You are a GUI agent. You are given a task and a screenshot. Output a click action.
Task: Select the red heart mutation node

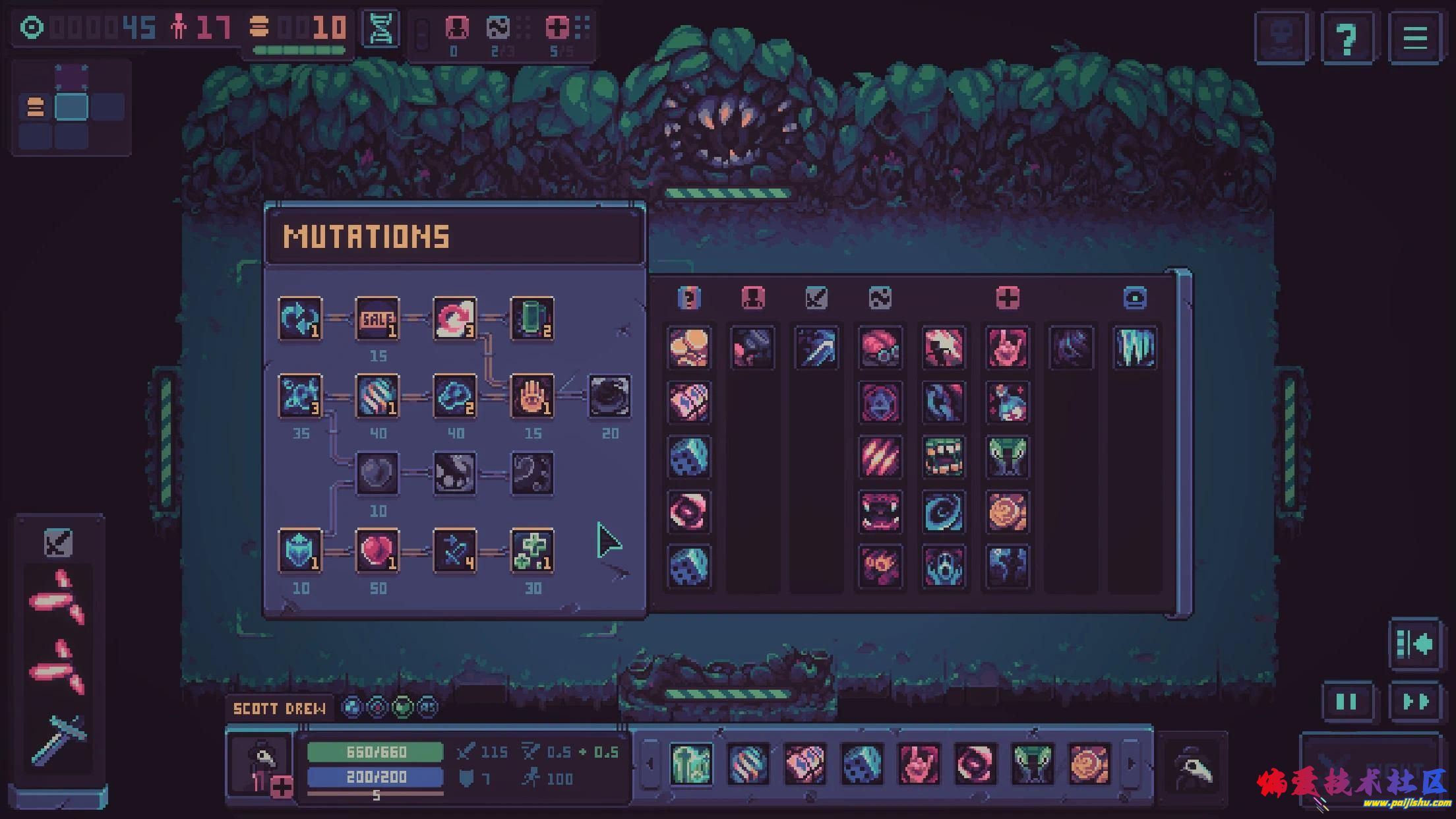click(377, 551)
